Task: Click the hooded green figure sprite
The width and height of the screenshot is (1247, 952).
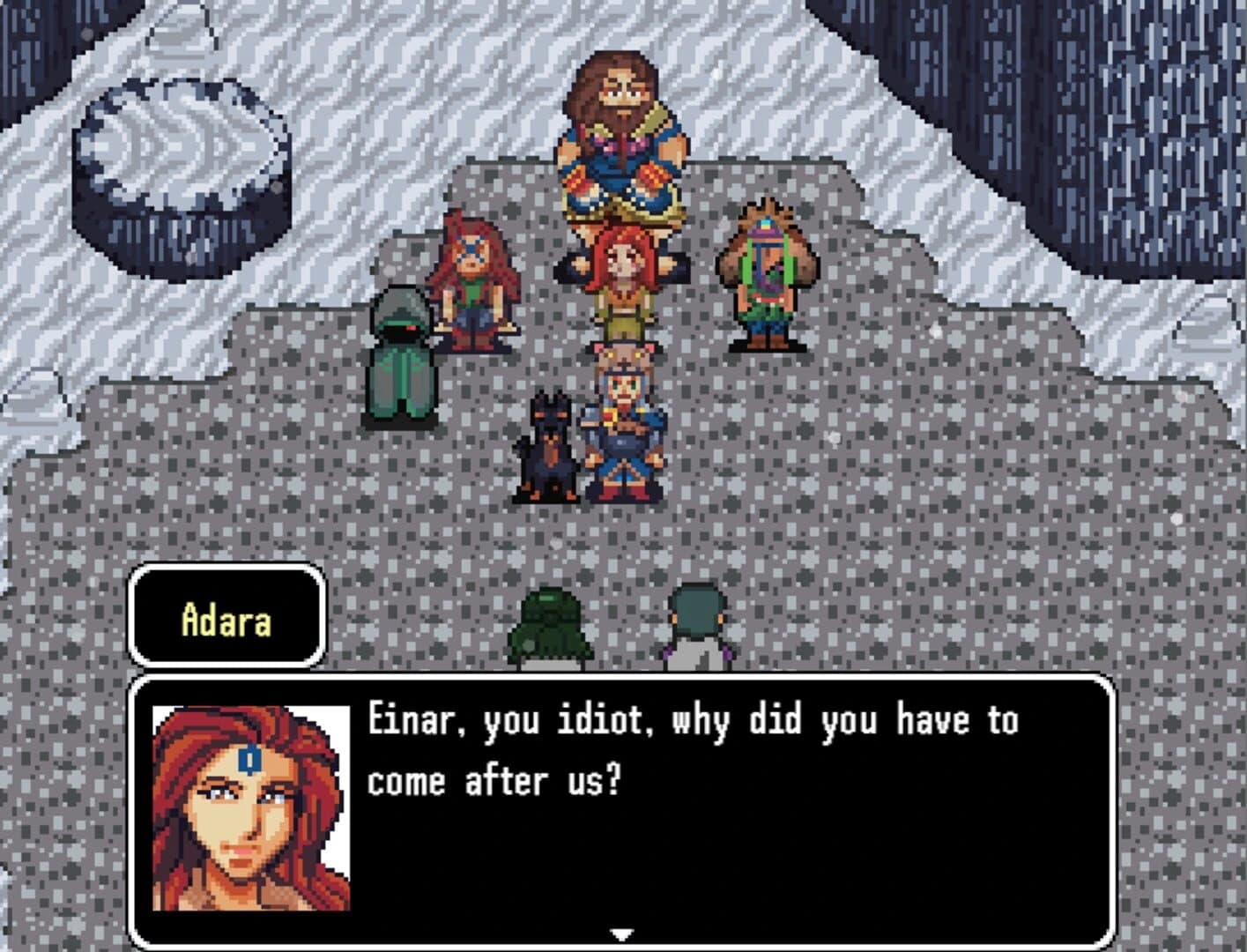Action: pos(401,357)
